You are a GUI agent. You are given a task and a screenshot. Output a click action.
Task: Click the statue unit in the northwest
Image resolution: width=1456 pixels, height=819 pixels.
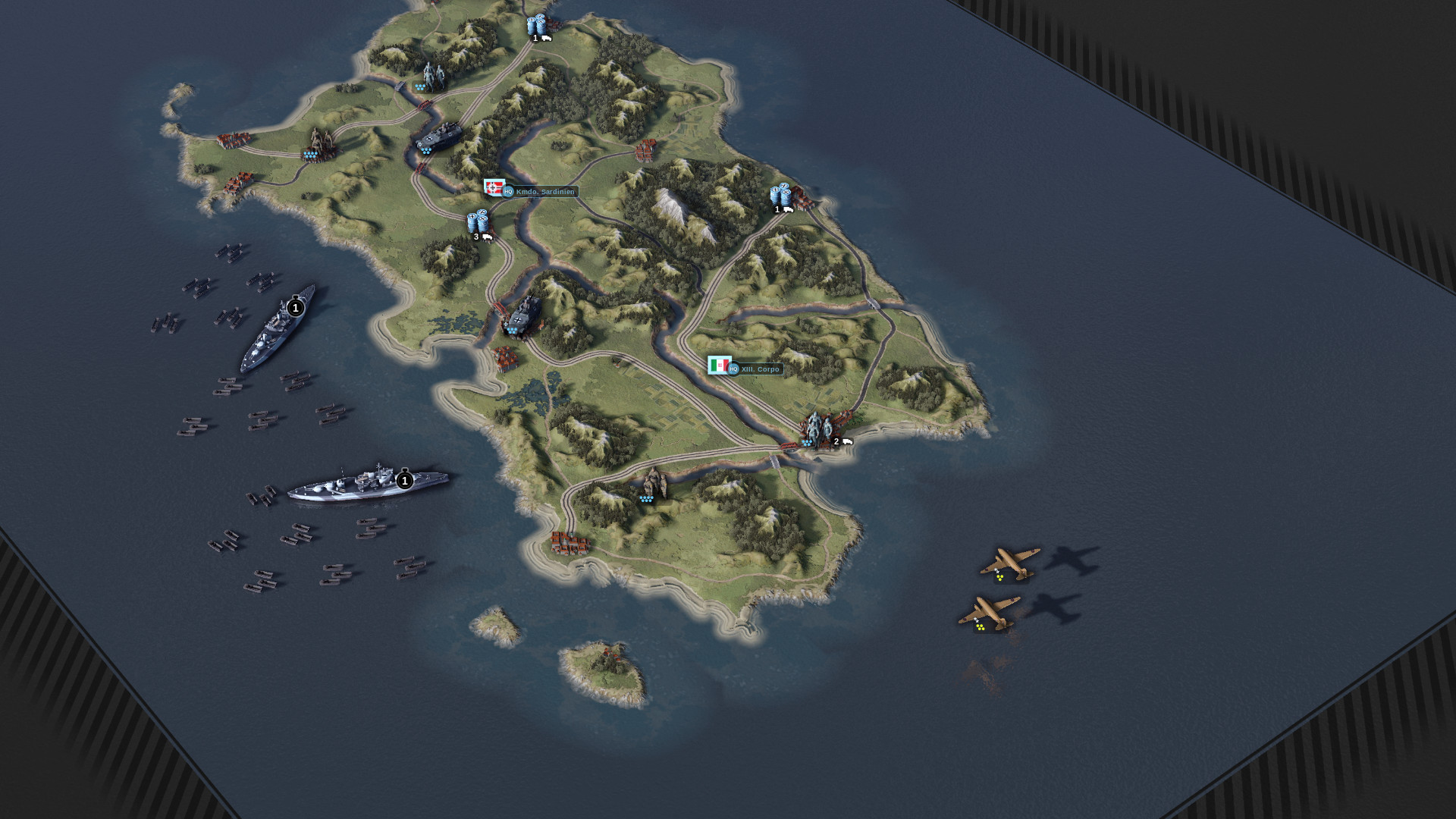[x=432, y=72]
